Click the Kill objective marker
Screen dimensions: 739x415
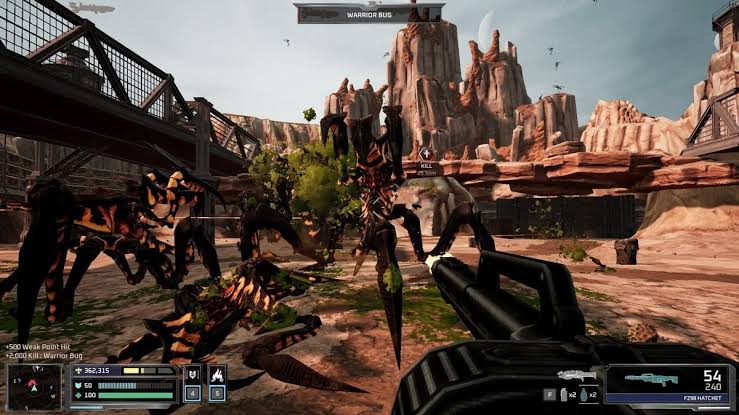click(x=428, y=158)
